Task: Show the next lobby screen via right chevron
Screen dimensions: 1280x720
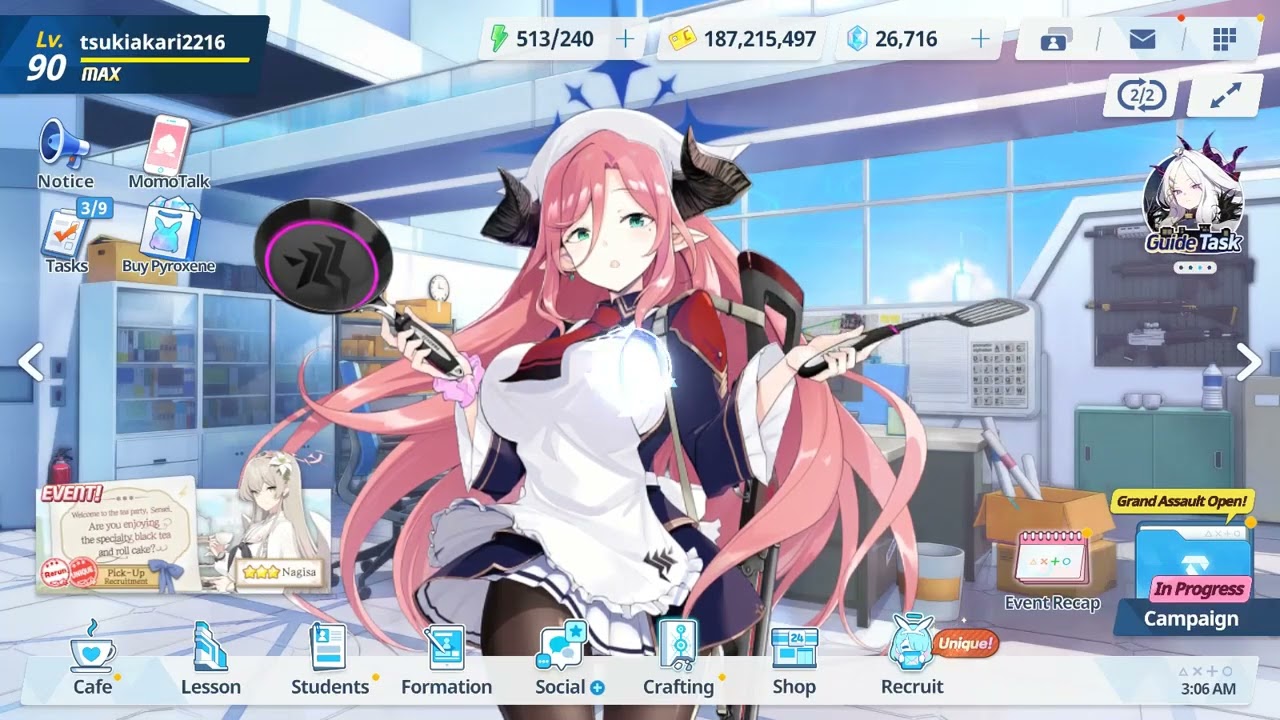Action: [x=1248, y=360]
